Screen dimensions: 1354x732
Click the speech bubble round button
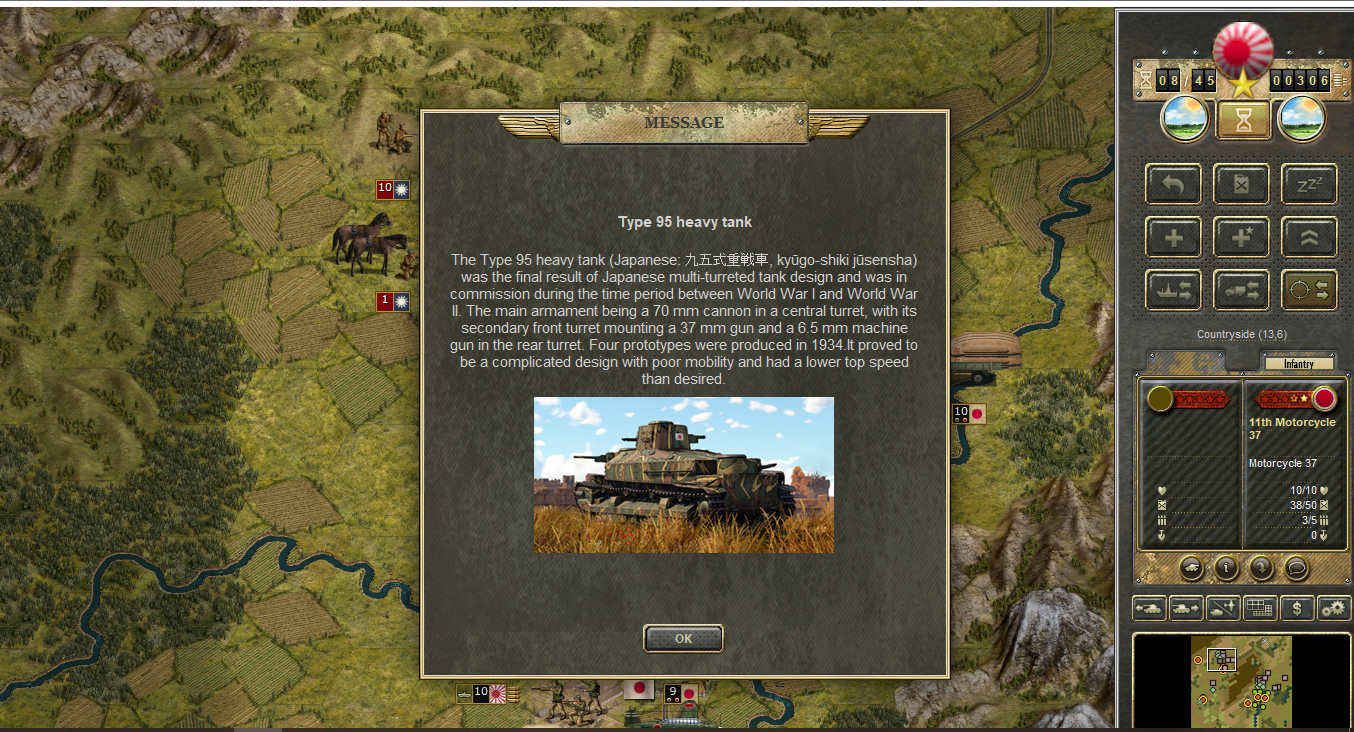click(1296, 568)
